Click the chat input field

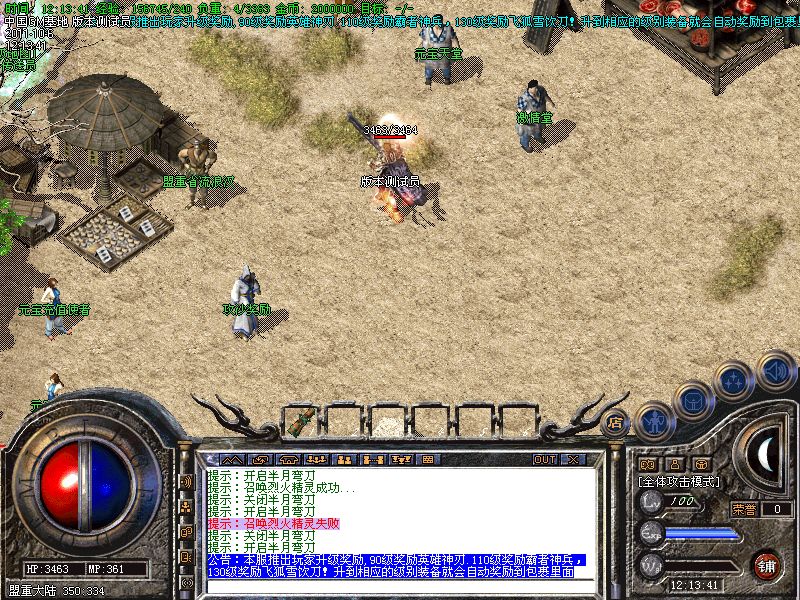tap(400, 585)
